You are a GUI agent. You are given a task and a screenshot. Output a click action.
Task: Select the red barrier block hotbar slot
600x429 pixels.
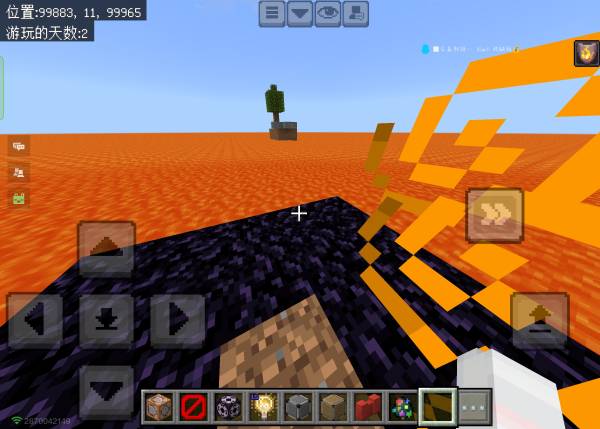pos(193,407)
